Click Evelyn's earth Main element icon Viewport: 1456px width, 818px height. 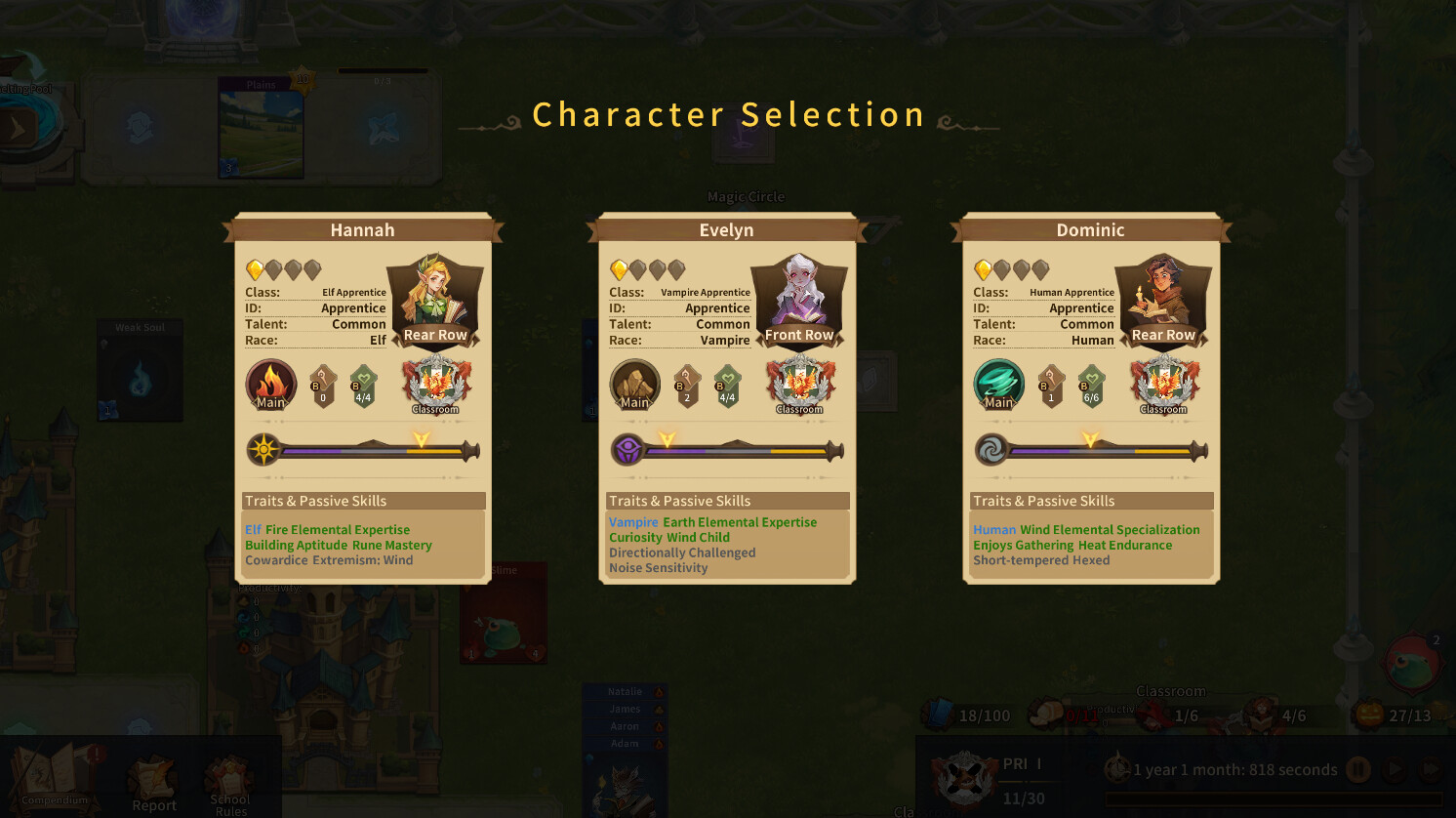[634, 385]
